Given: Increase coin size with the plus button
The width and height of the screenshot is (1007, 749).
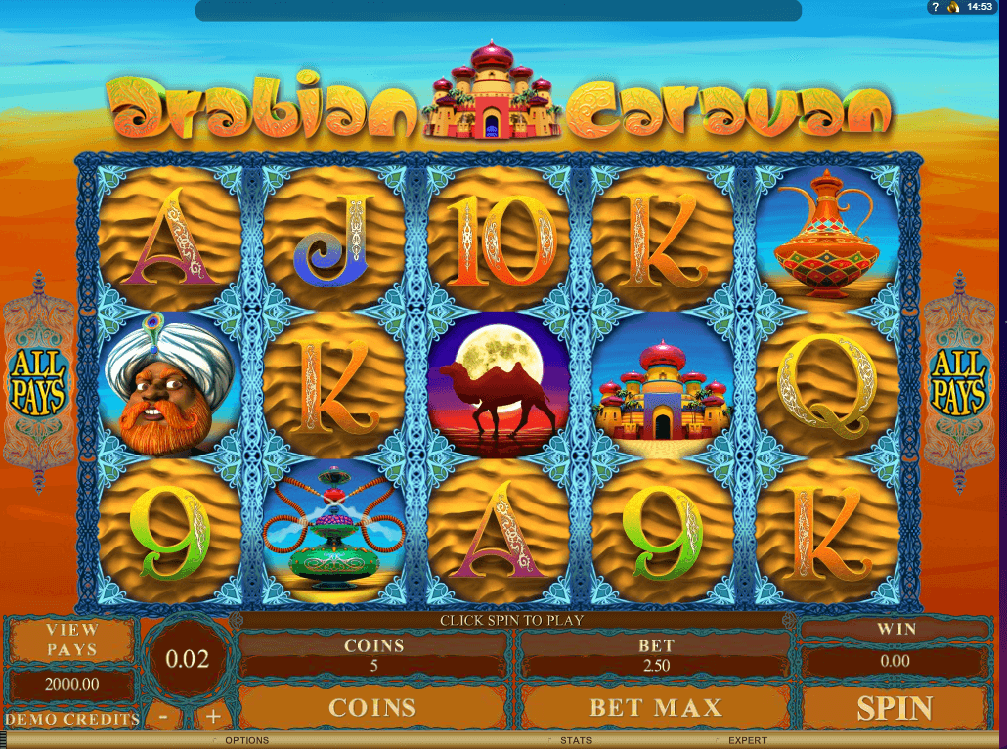Looking at the screenshot, I should point(212,716).
